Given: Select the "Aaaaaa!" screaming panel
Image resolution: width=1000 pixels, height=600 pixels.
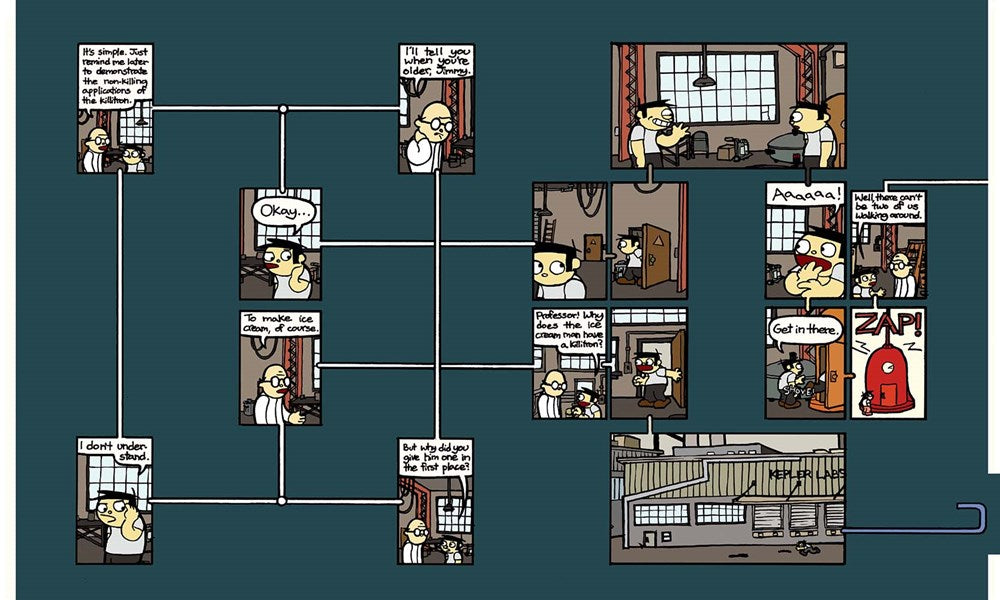Looking at the screenshot, I should pos(805,240).
